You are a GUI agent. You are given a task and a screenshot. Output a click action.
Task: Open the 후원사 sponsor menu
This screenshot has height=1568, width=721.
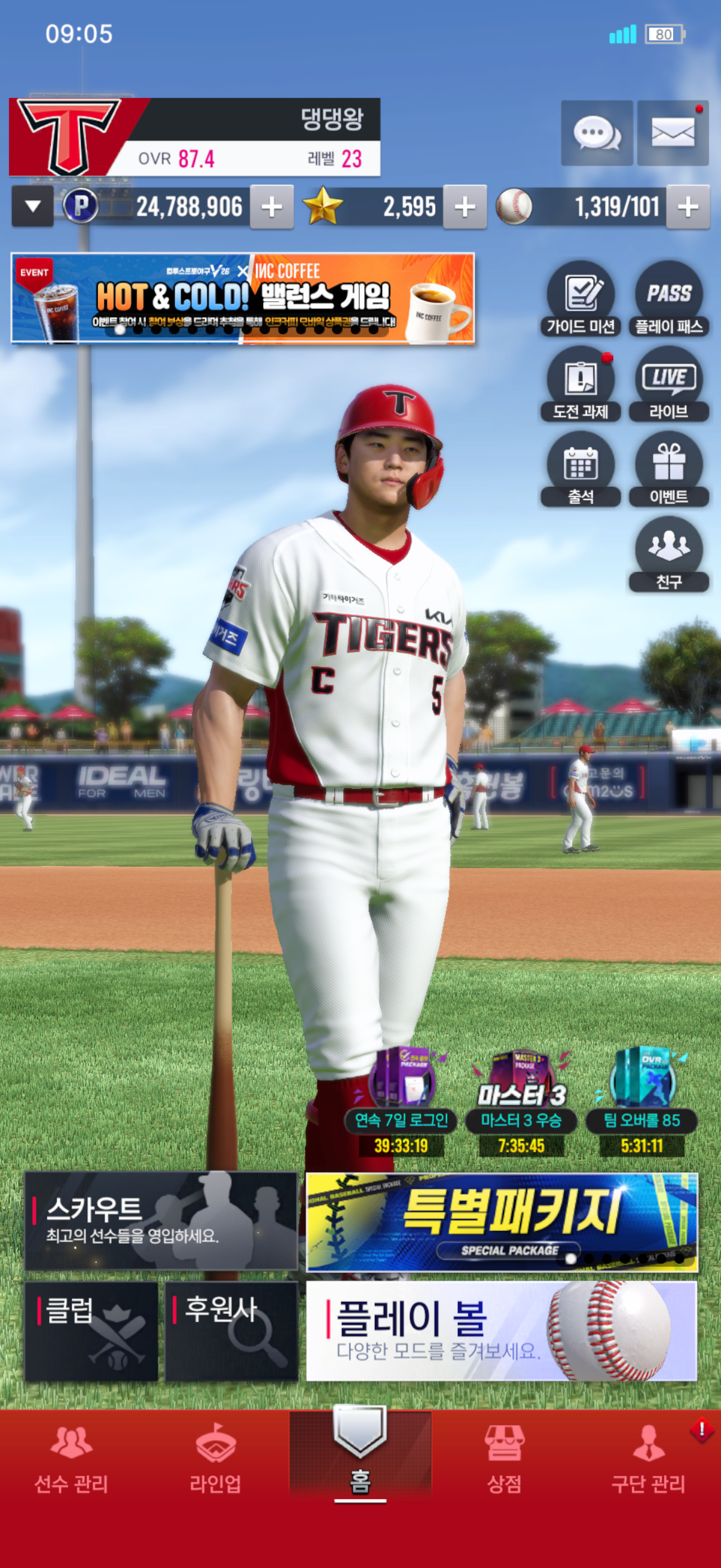(231, 1331)
